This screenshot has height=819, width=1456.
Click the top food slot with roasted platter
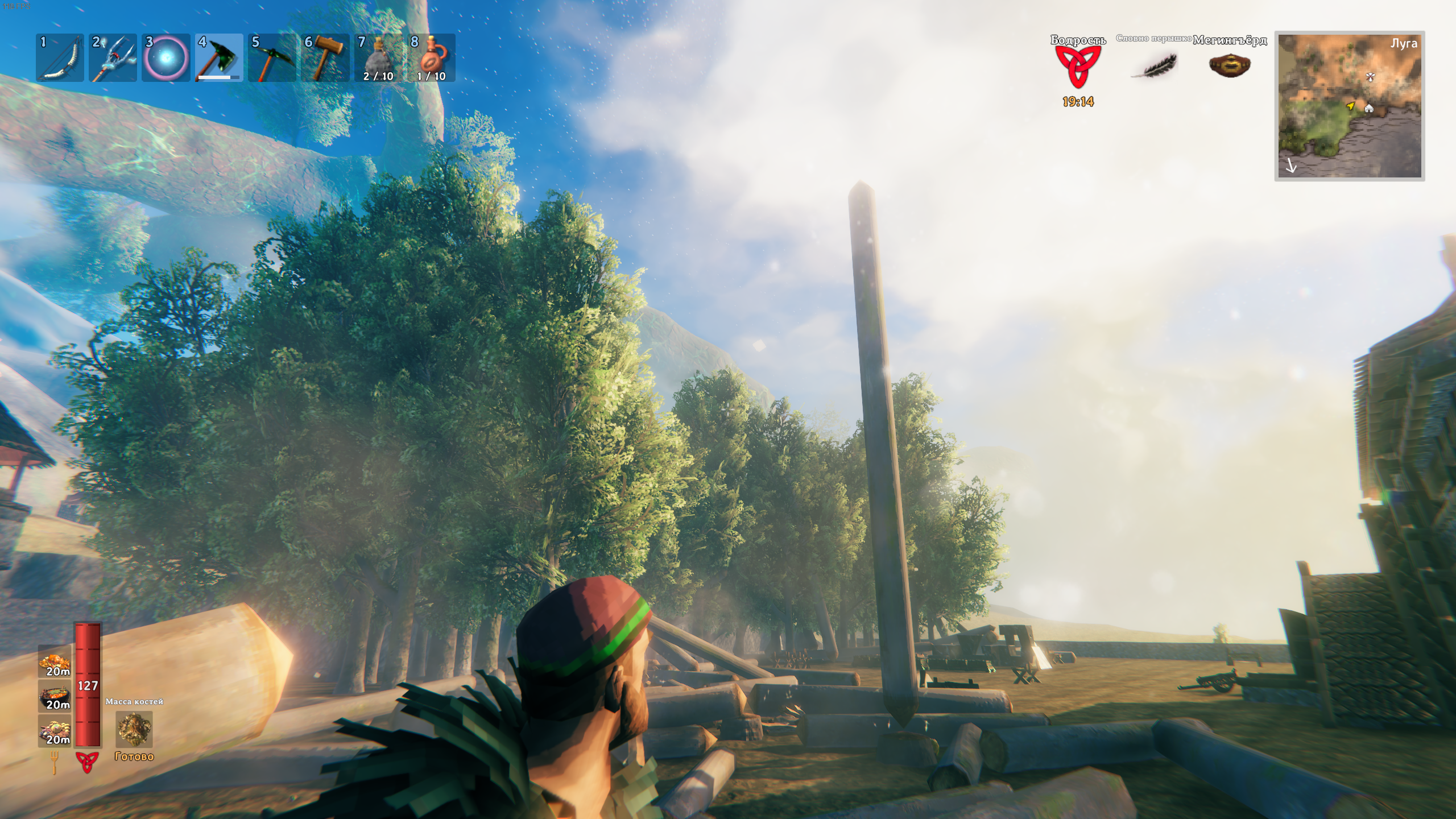(x=55, y=663)
